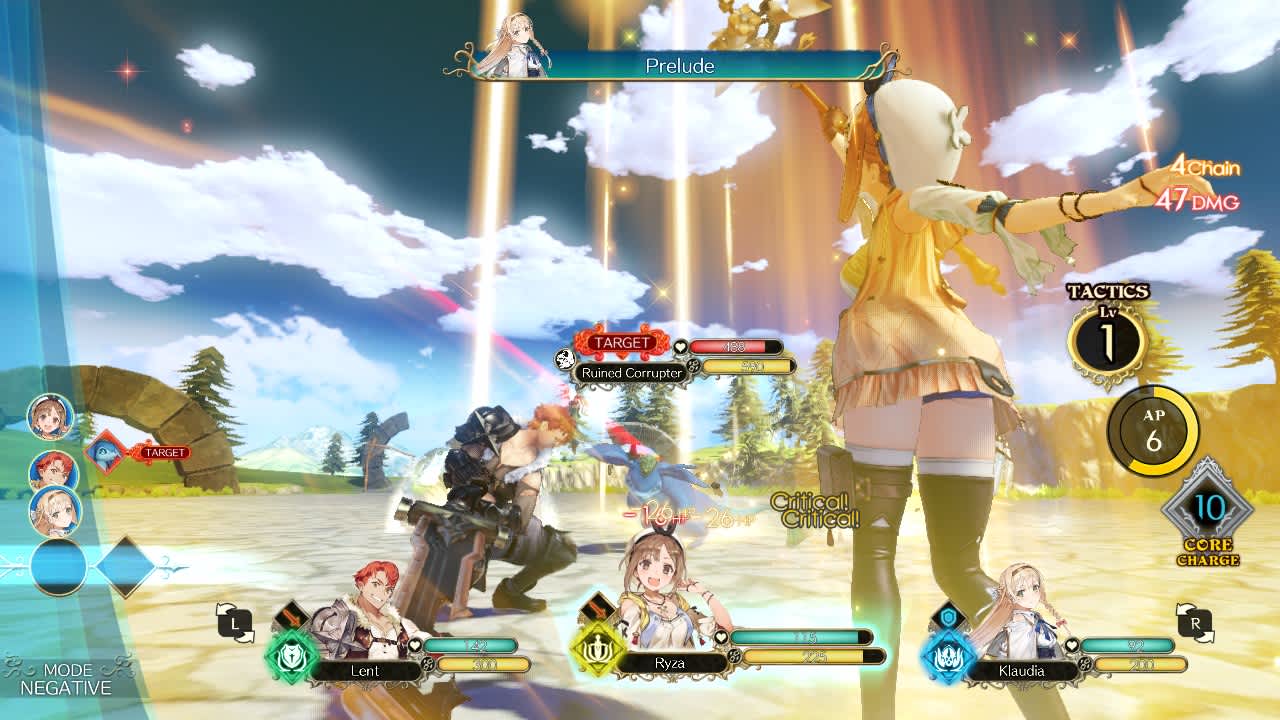Open the Core Charge diamond icon
The image size is (1280, 720).
(x=1207, y=509)
